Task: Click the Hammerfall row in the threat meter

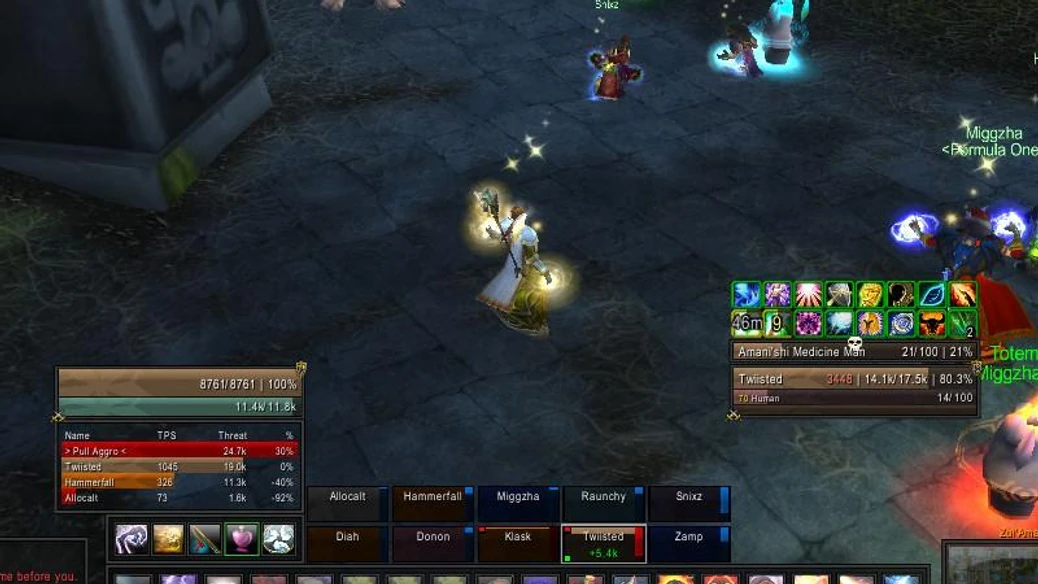Action: click(x=179, y=482)
